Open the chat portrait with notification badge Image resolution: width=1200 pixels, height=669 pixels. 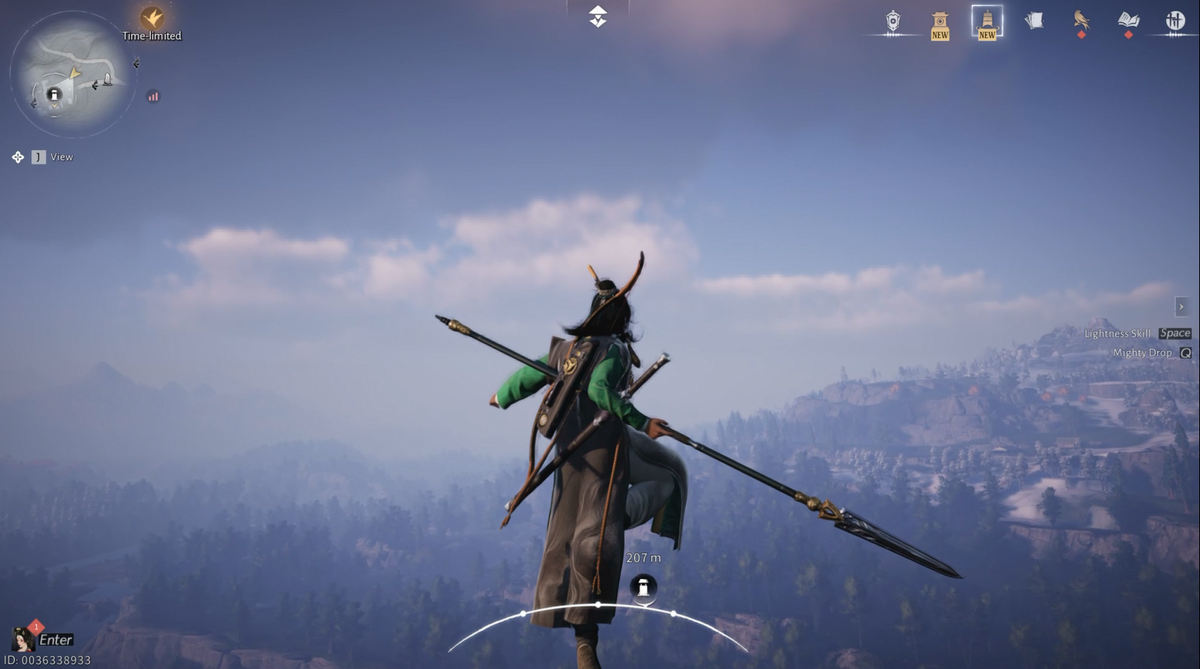pos(22,638)
